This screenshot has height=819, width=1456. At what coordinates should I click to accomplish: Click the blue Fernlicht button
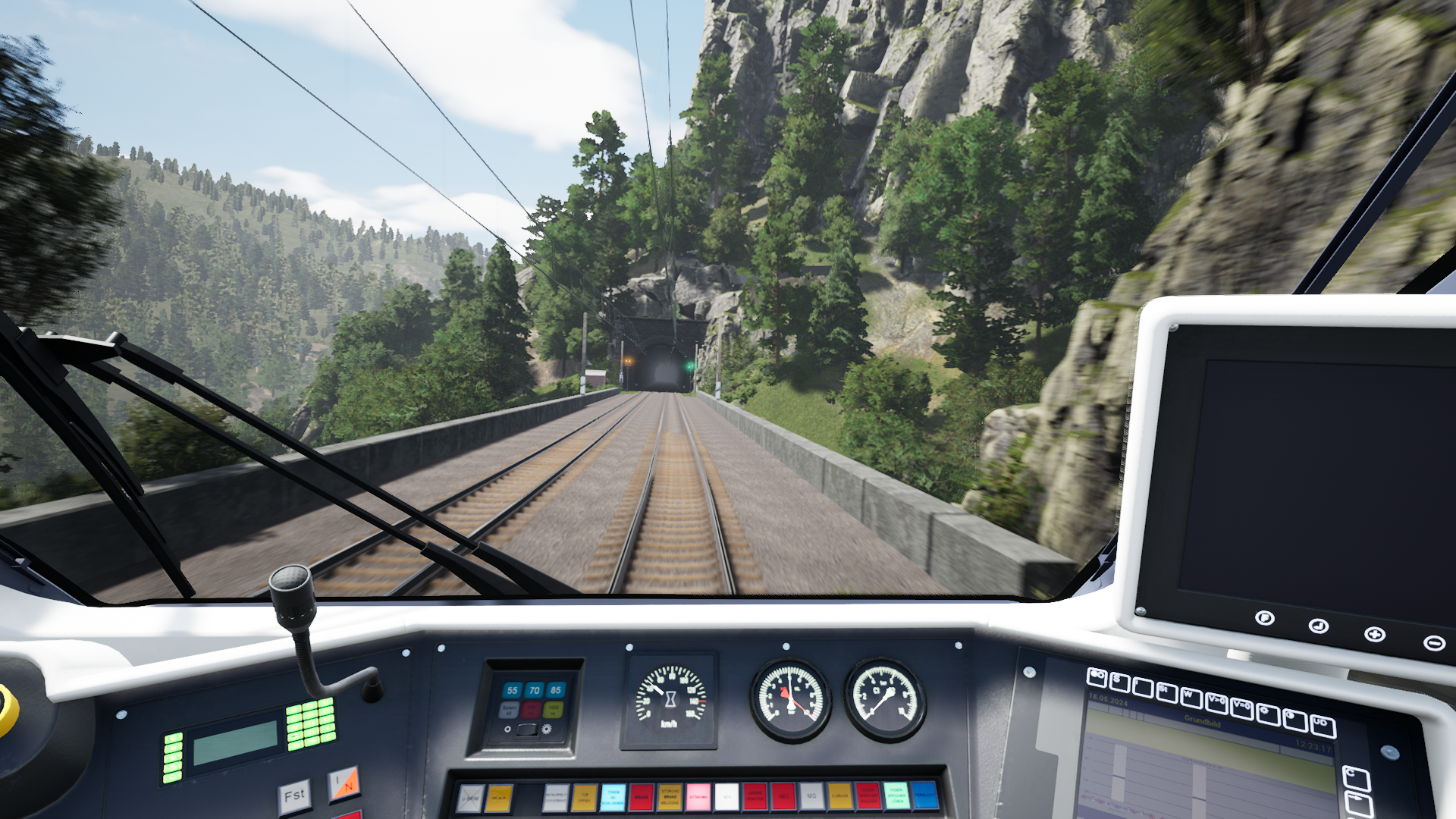(x=924, y=795)
